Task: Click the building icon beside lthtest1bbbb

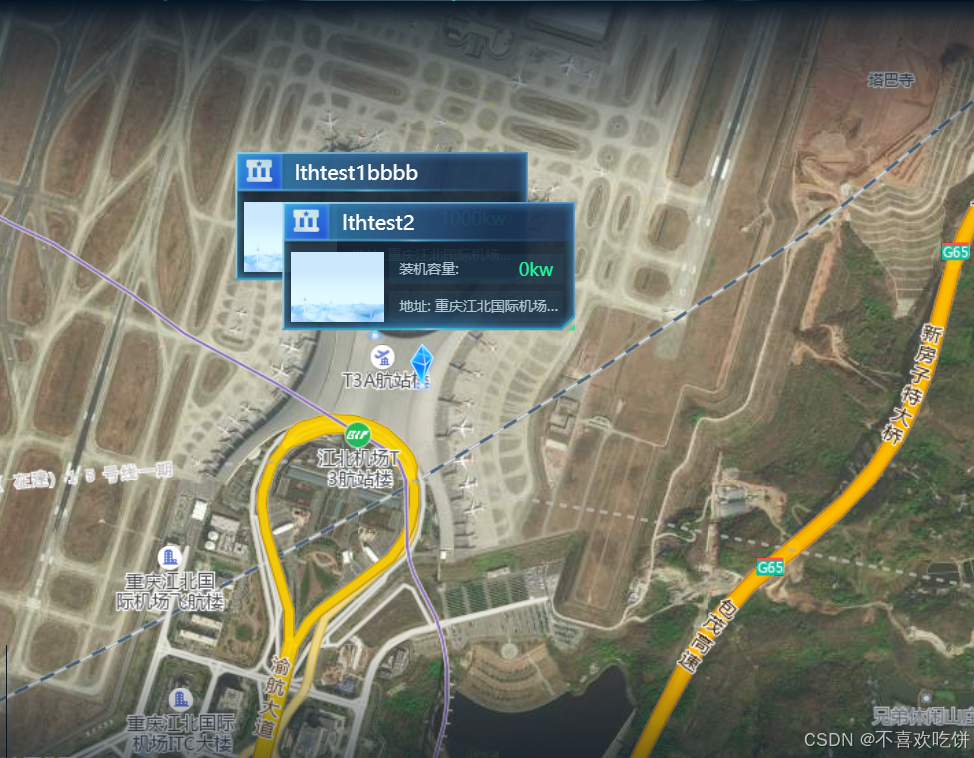Action: [x=260, y=172]
